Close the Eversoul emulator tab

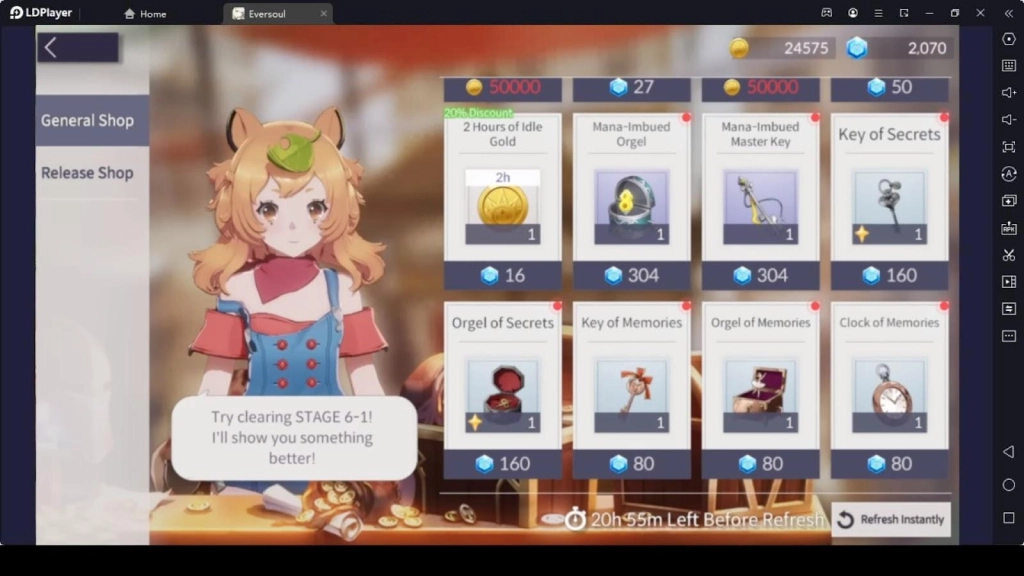pos(323,14)
